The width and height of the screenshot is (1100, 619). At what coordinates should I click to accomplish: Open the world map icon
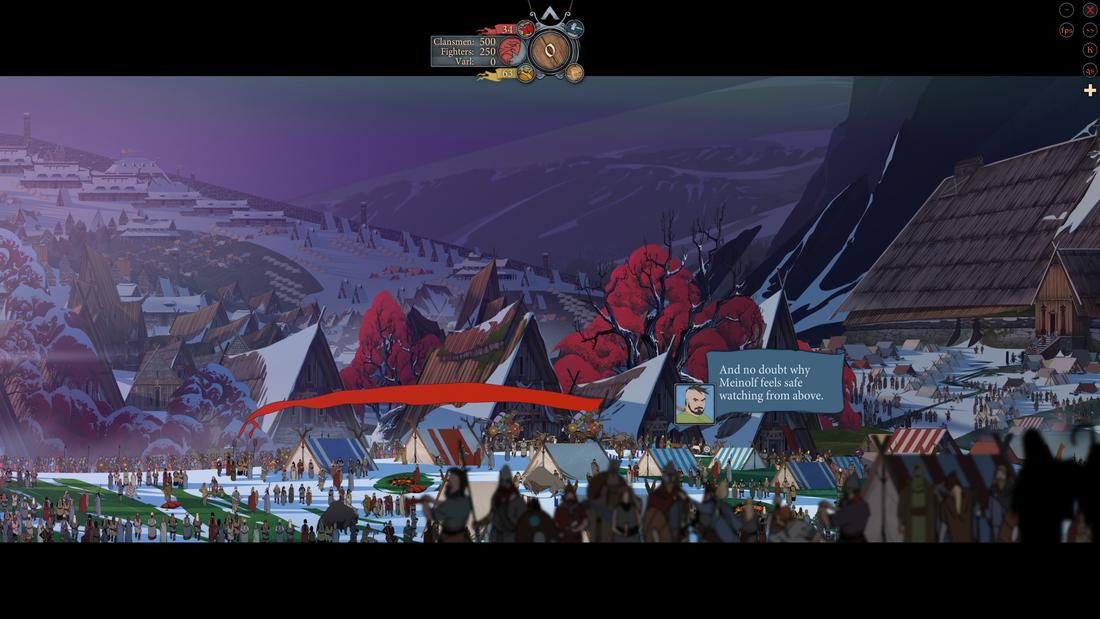pos(575,72)
